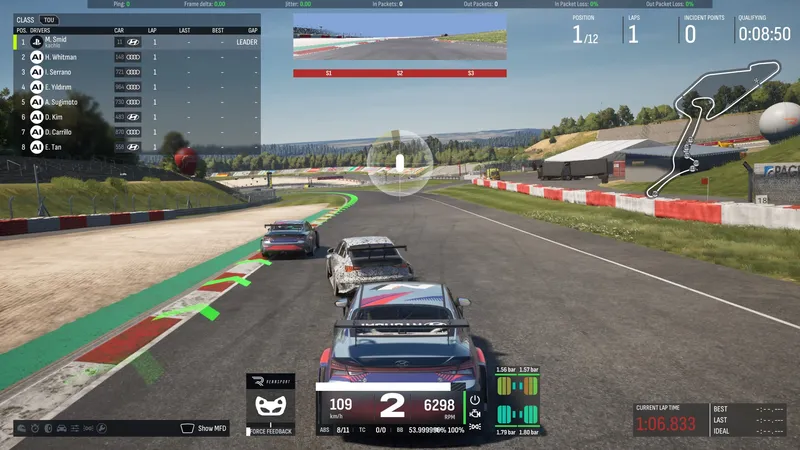
Task: Click the engine icon beside the RPM readout
Action: pyautogui.click(x=475, y=413)
